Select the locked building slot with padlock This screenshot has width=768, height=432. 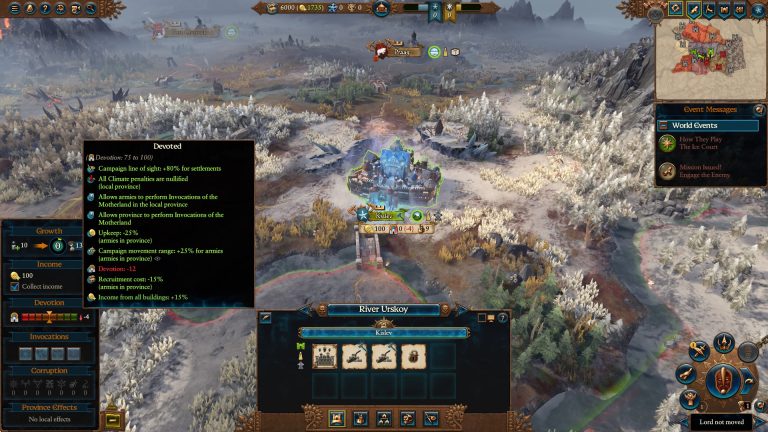pos(415,356)
